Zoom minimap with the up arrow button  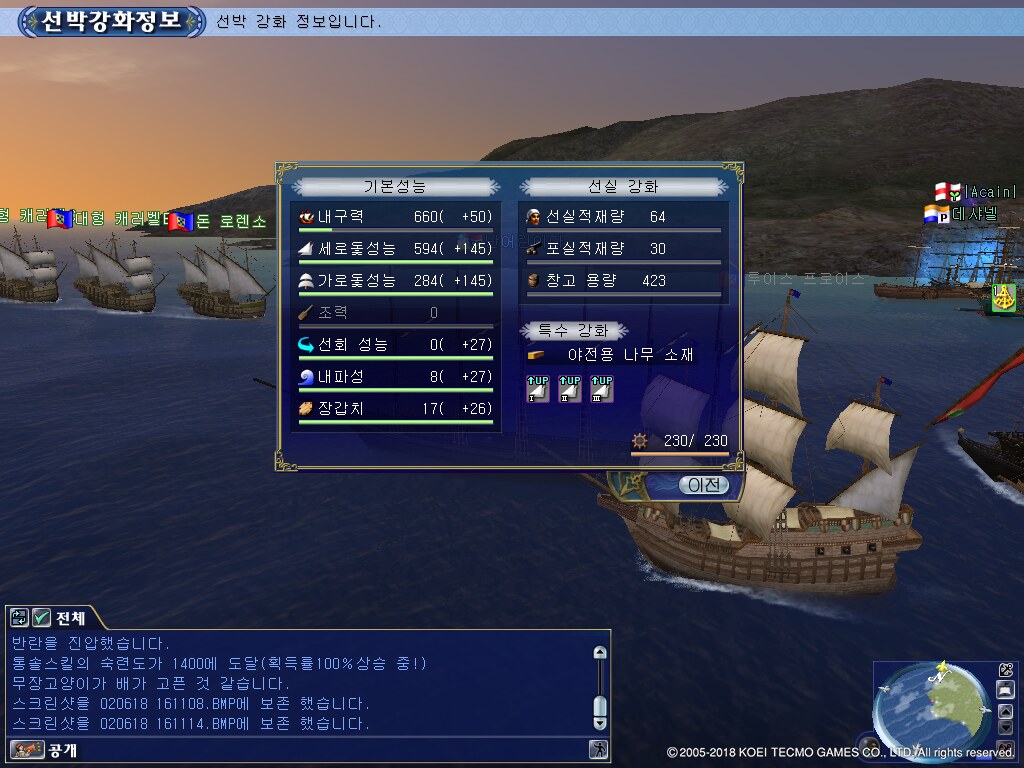[x=1006, y=709]
